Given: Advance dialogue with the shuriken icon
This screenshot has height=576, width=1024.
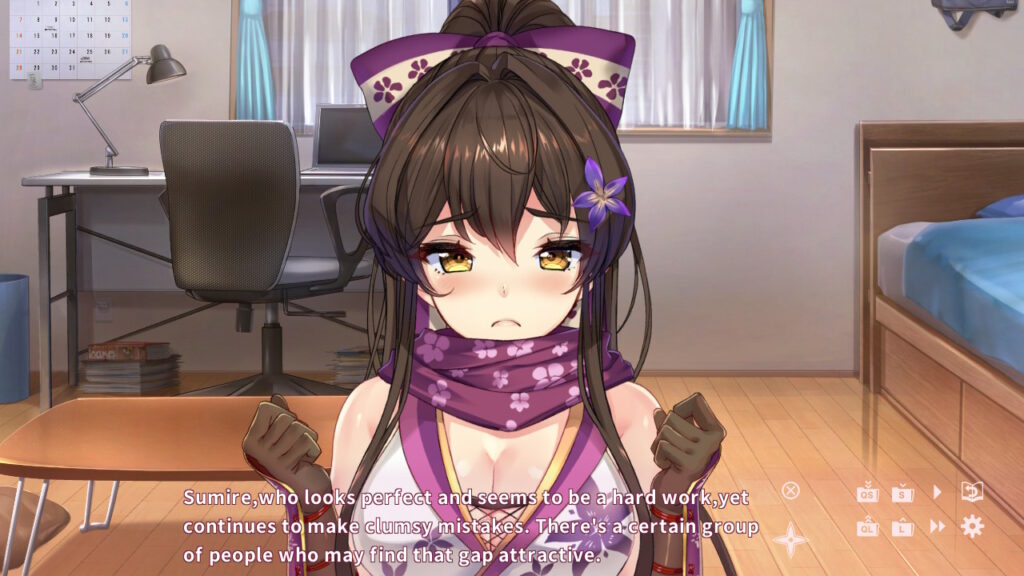Looking at the screenshot, I should pos(790,540).
